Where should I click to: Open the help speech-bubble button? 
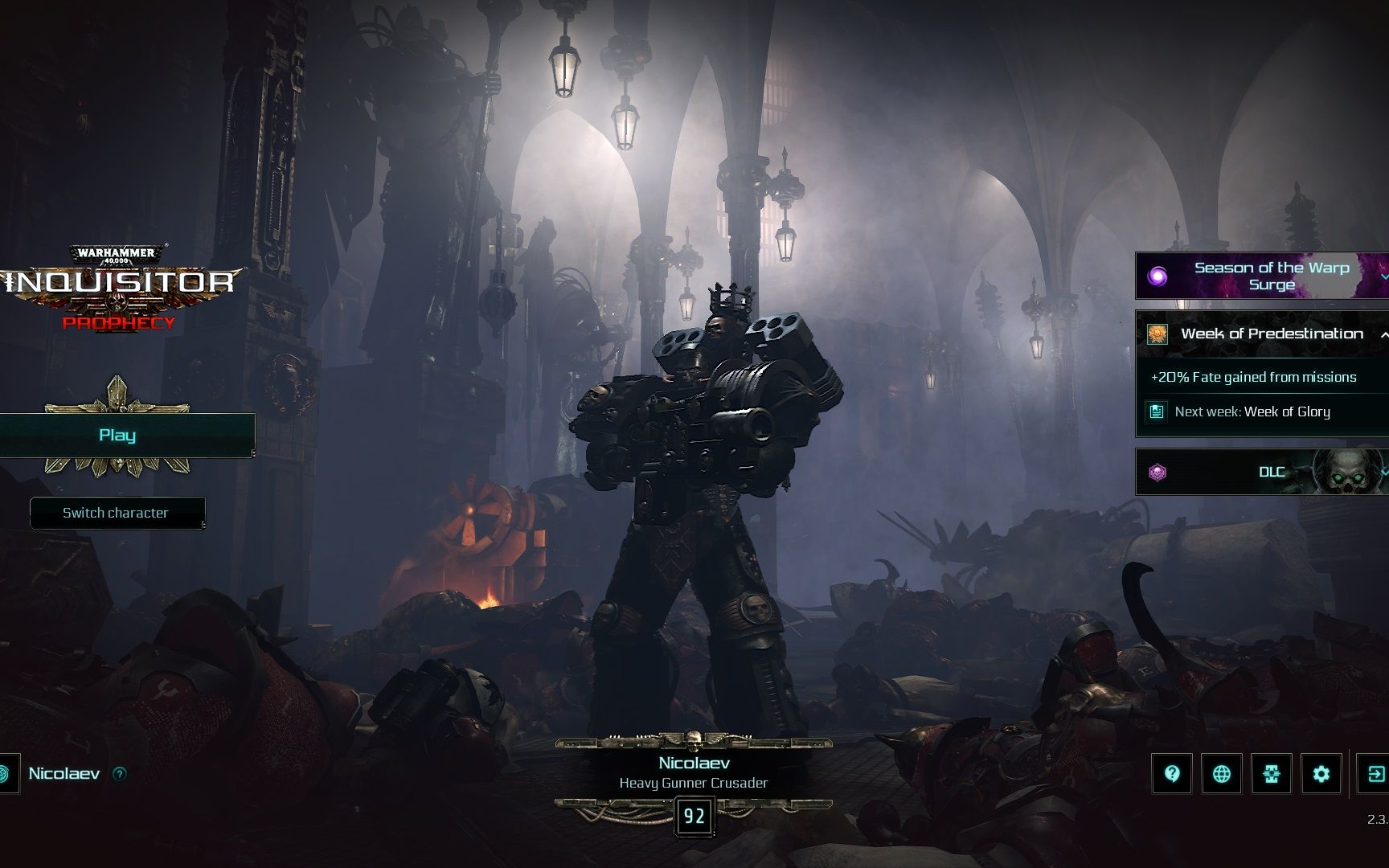tap(1172, 774)
